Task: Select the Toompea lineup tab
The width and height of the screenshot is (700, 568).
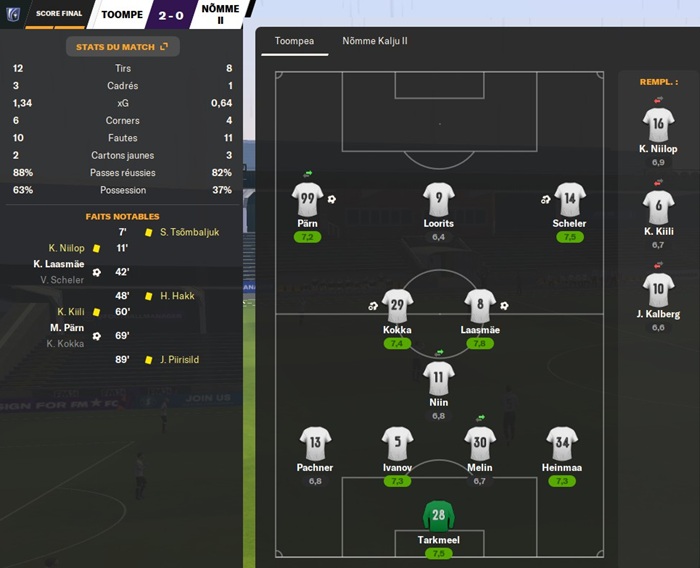Action: click(295, 41)
